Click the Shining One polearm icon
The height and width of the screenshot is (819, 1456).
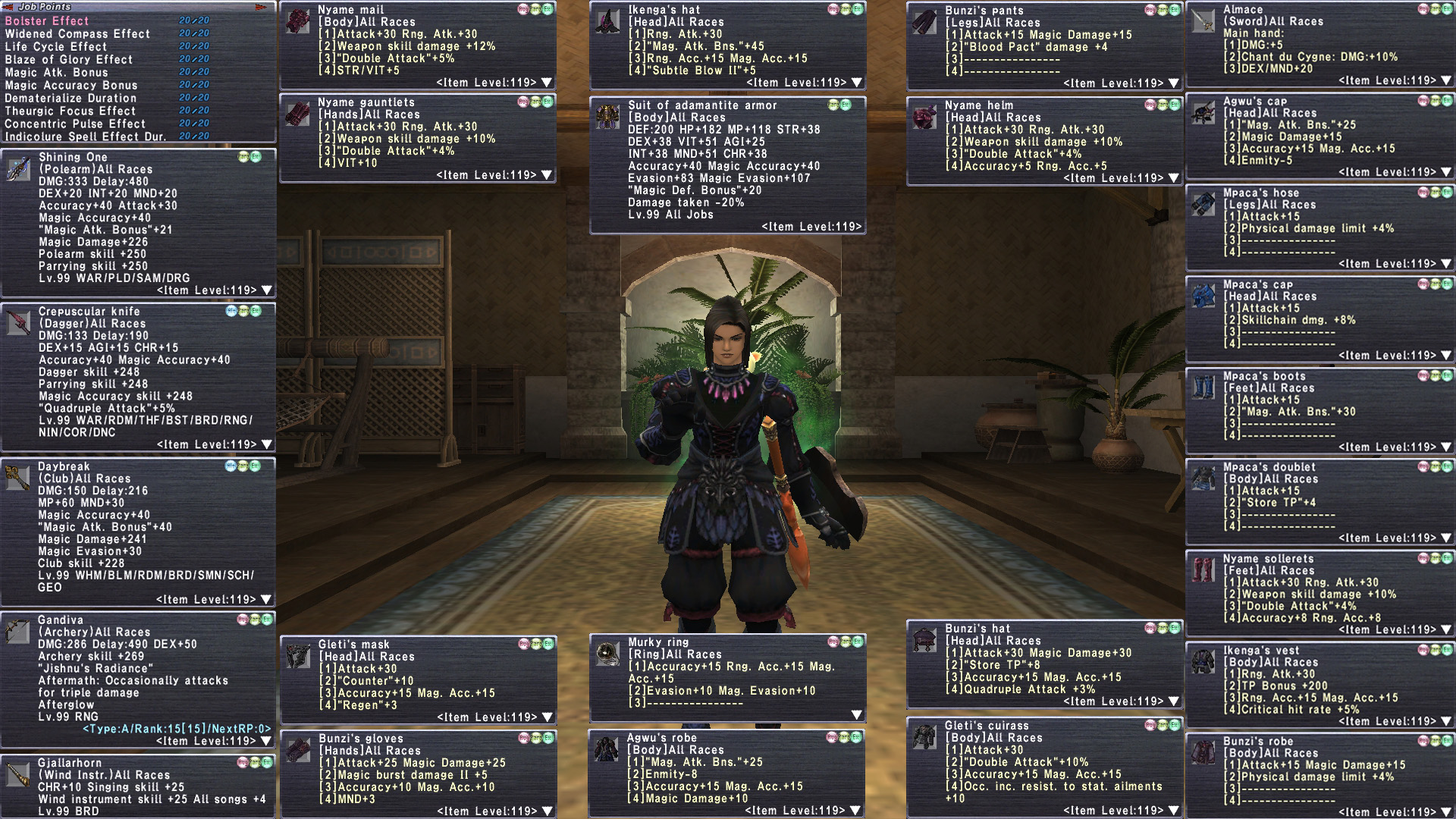18,169
